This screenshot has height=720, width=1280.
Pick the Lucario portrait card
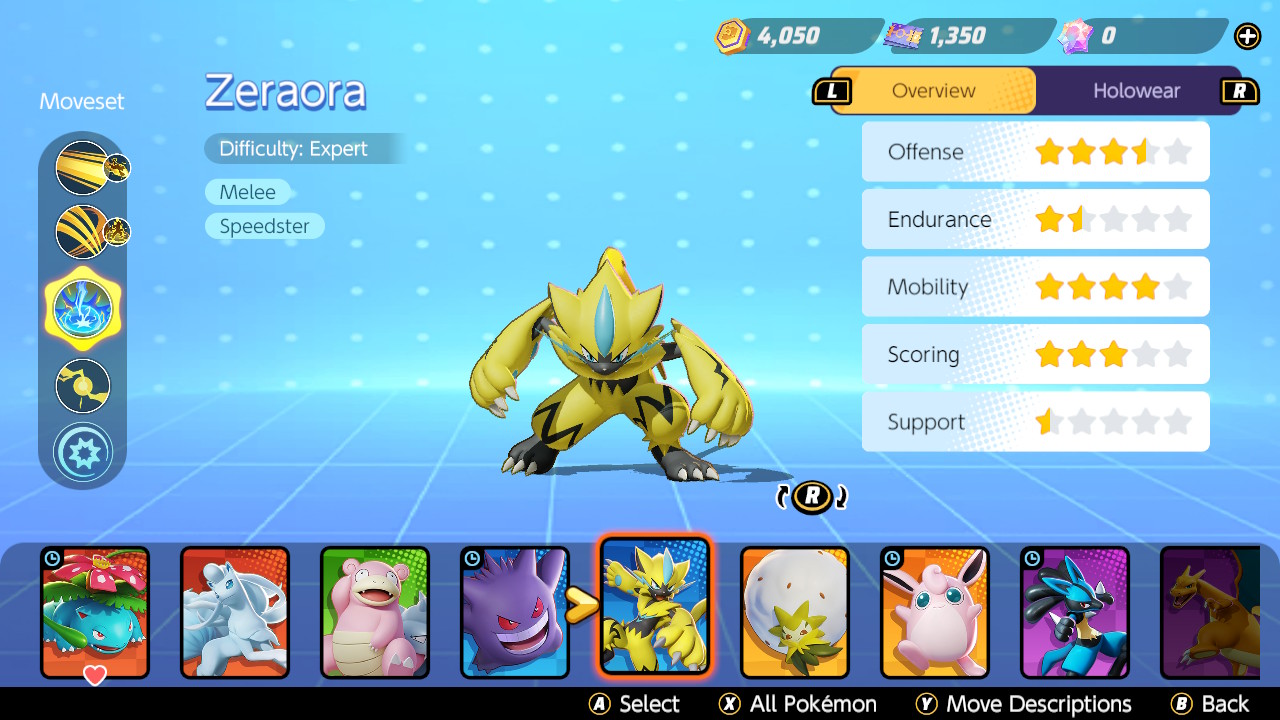[1075, 611]
